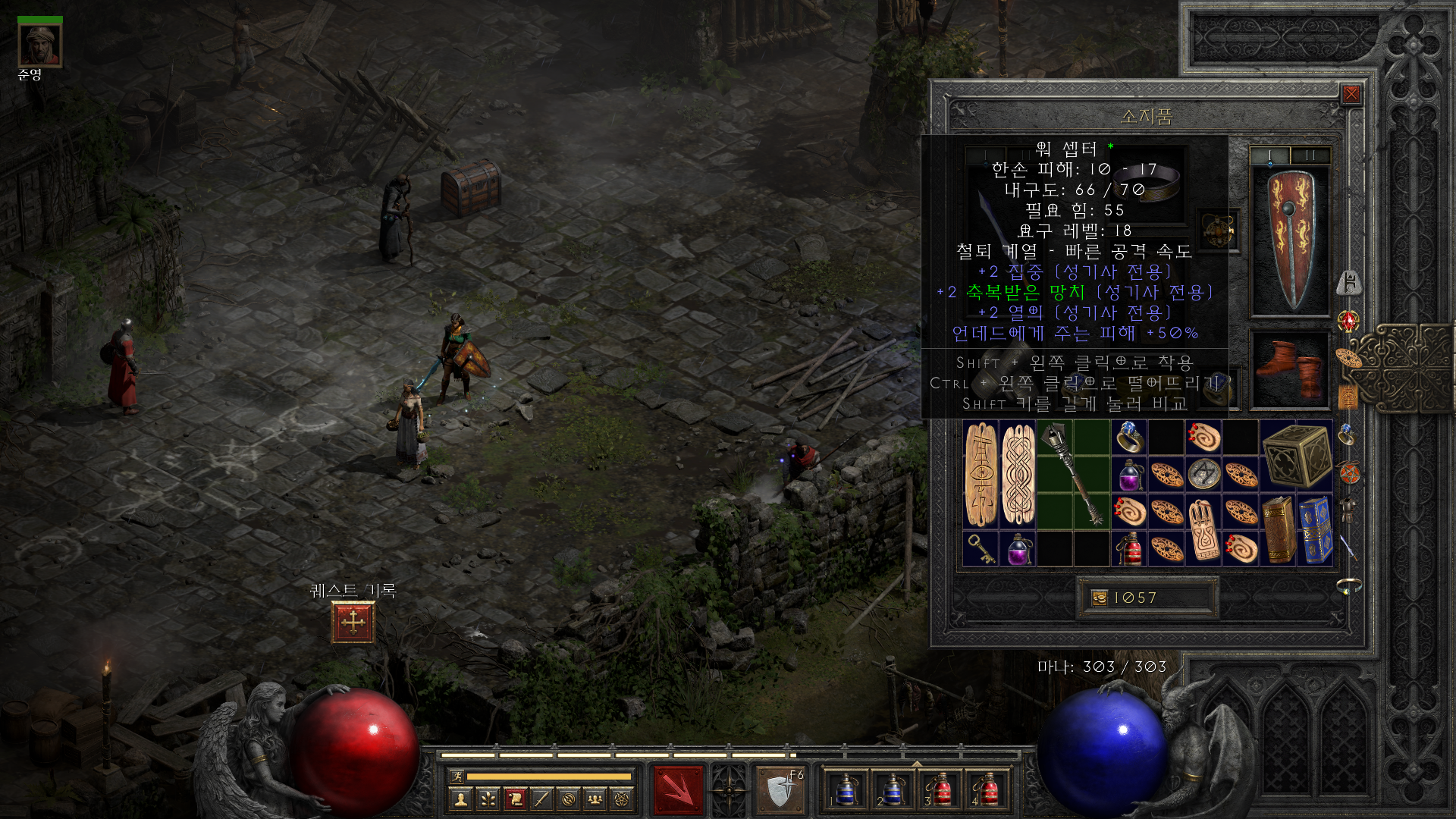Select the red arrow left-click skill
The image size is (1456, 819).
tap(679, 790)
